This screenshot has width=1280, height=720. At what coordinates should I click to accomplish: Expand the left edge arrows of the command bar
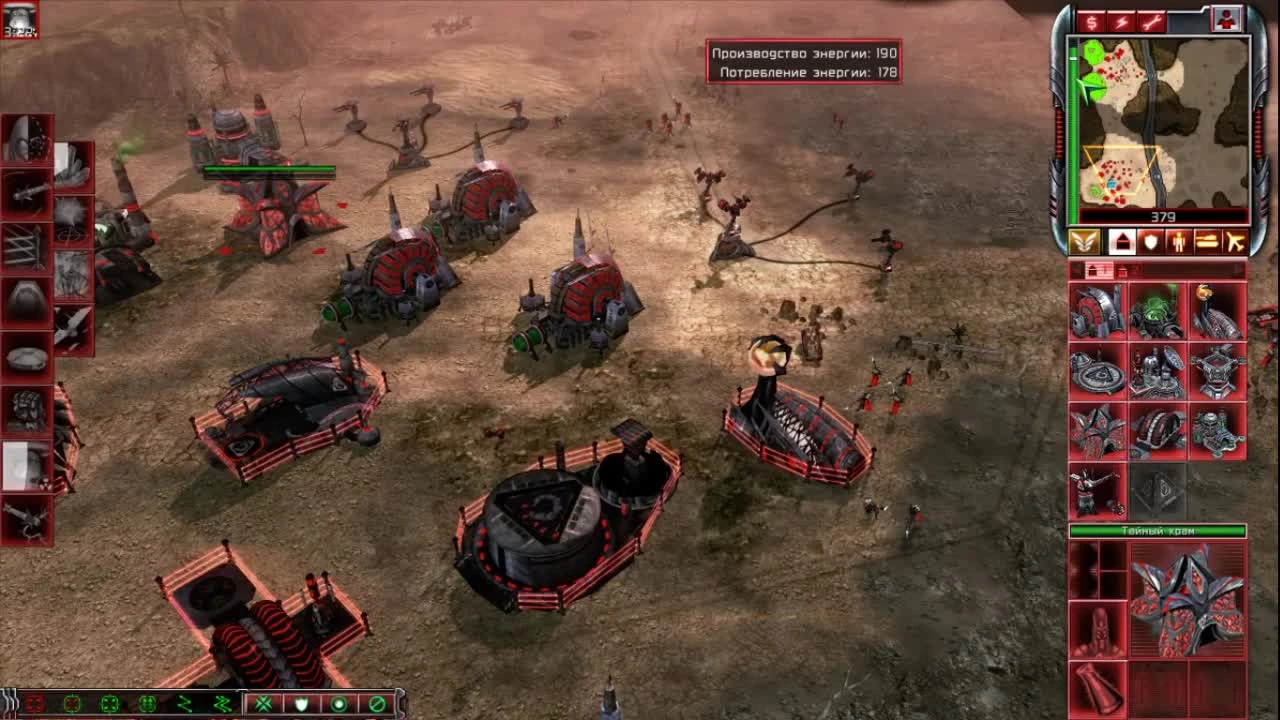pyautogui.click(x=8, y=703)
